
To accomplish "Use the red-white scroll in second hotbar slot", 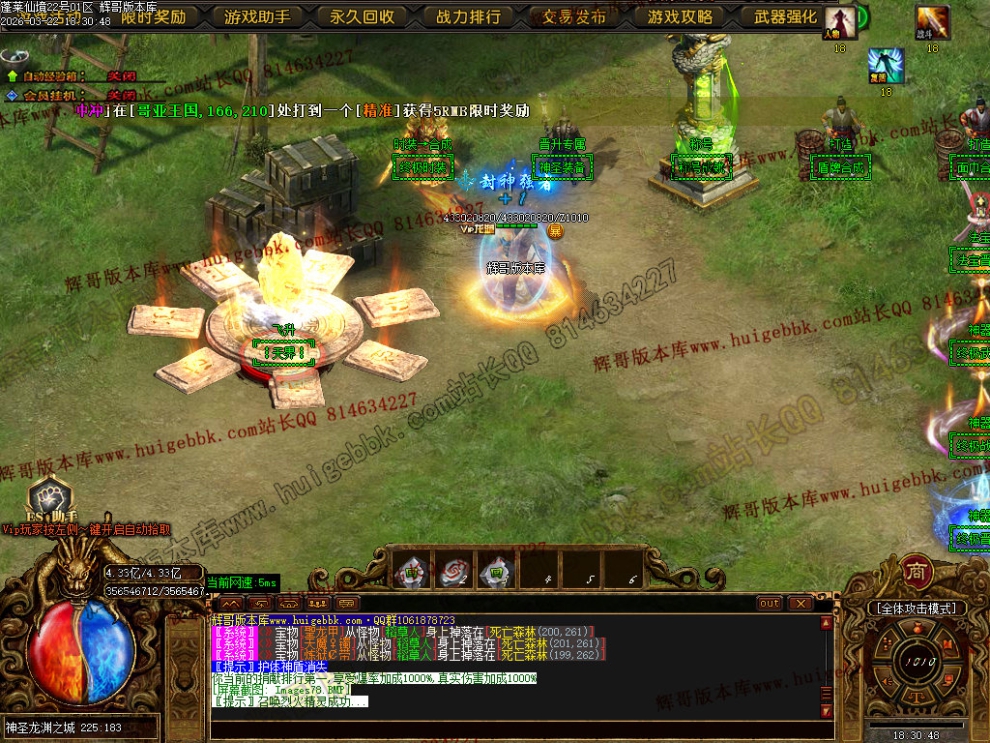I will 454,570.
